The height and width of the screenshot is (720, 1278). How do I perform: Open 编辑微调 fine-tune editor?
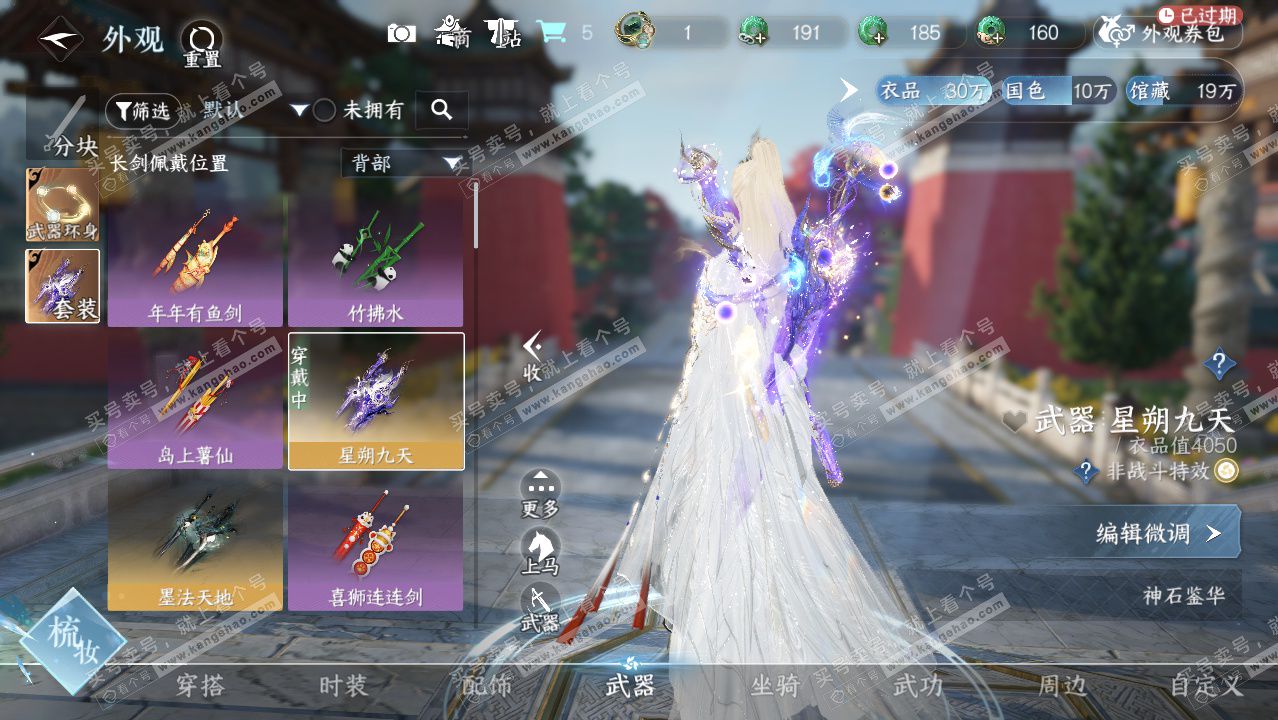point(1160,533)
